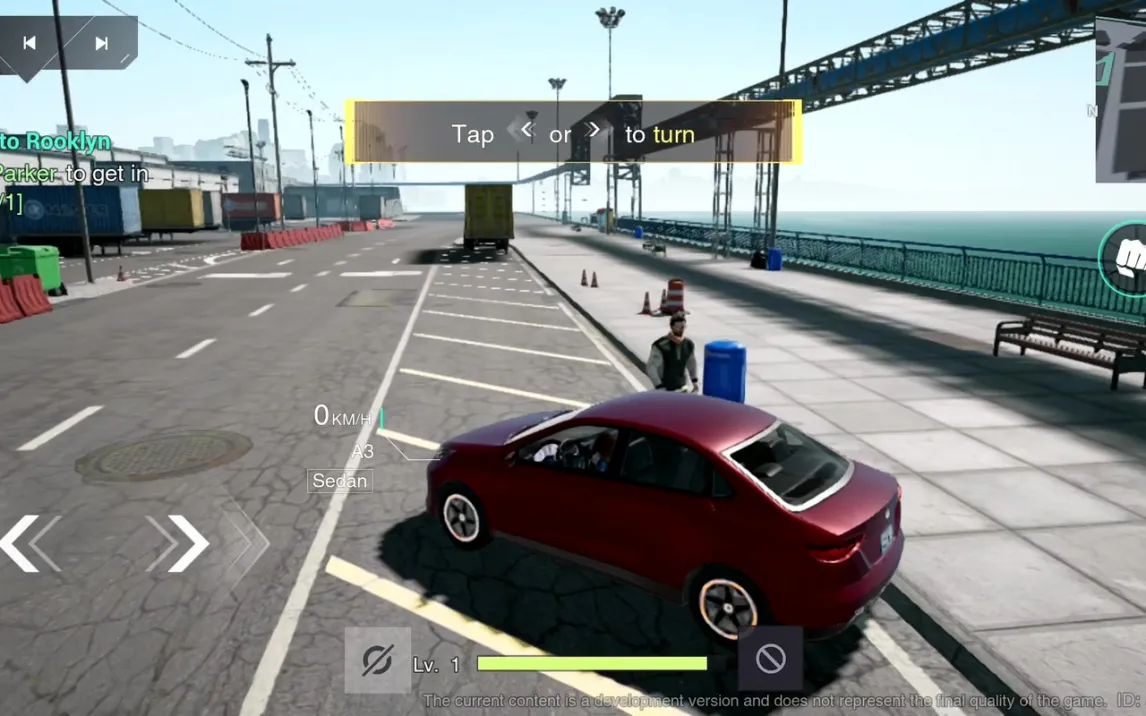Open the minimap
1146x716 pixels.
[1121, 100]
